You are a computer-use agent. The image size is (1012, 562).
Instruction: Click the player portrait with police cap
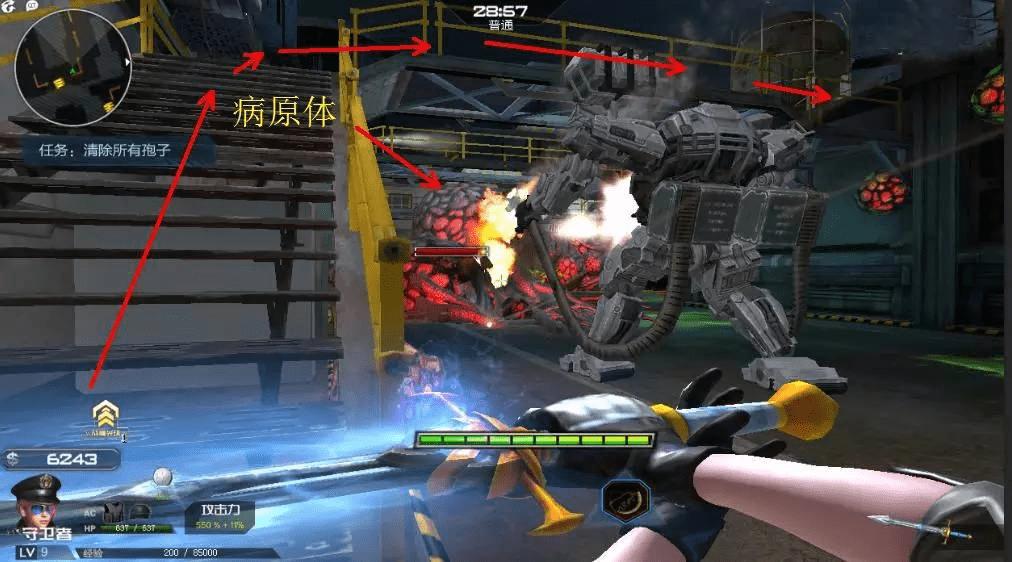(x=36, y=507)
